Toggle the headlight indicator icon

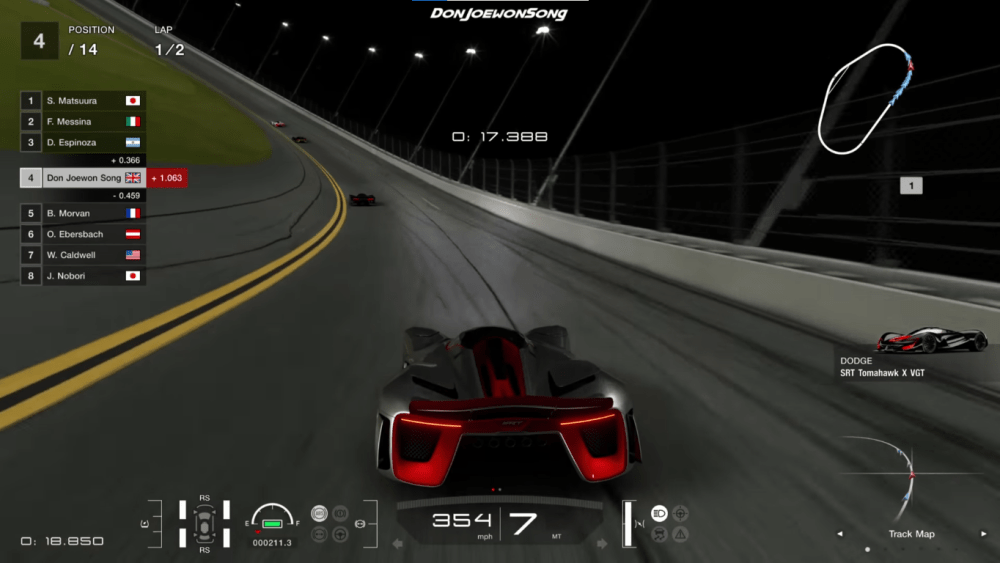pos(660,513)
